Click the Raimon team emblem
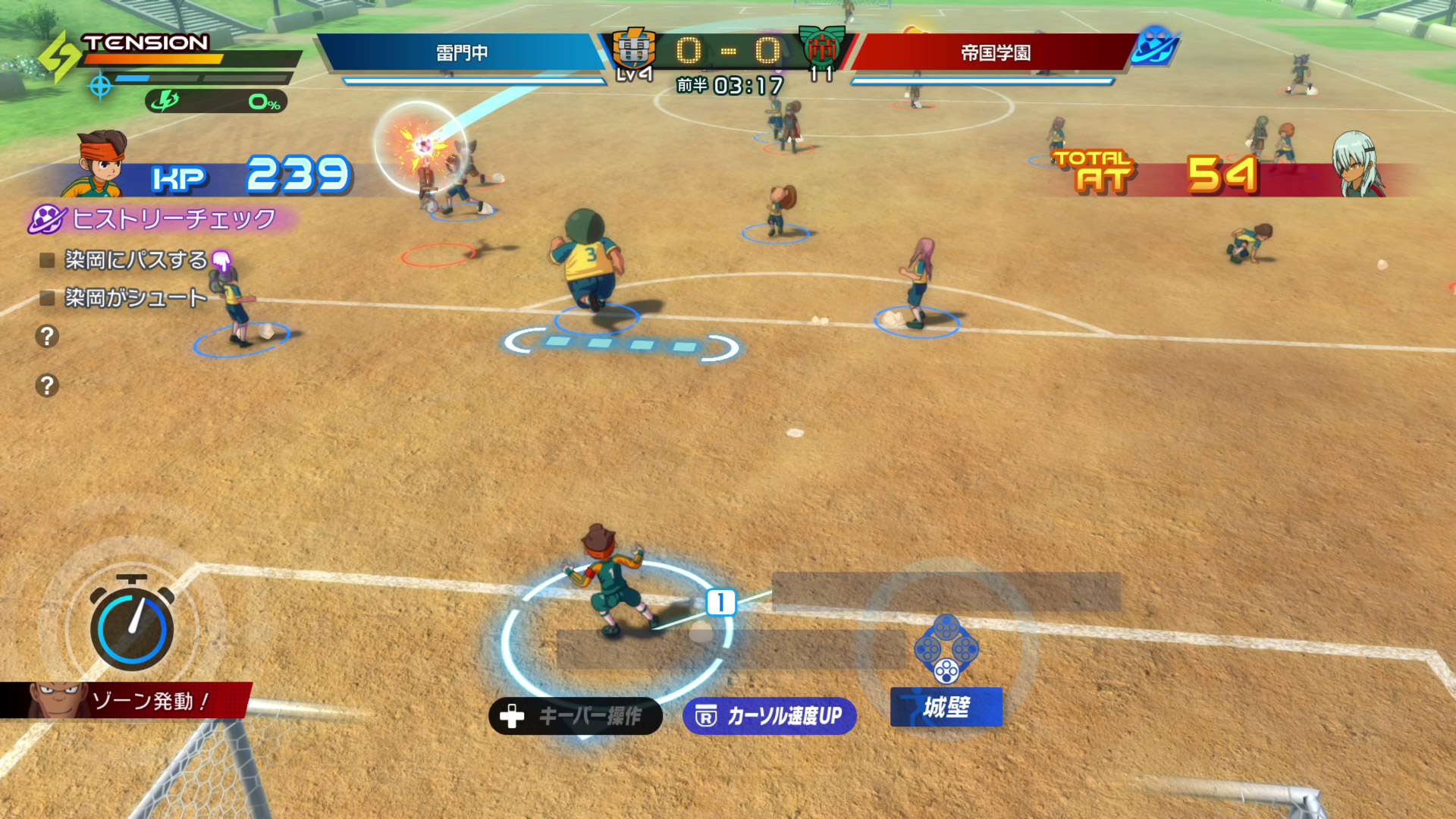Screen dimensions: 1456x819 (x=634, y=50)
